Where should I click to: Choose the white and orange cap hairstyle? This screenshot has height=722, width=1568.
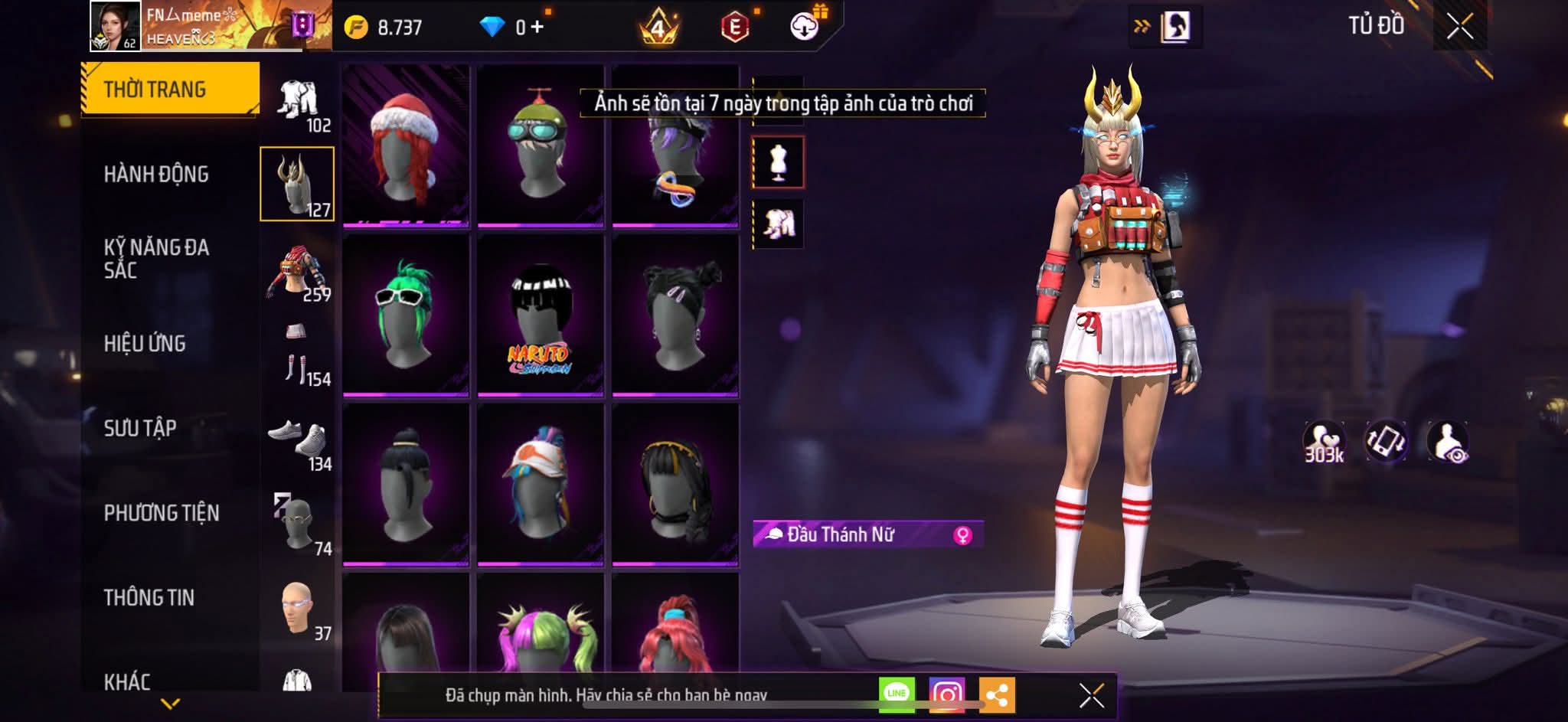541,484
